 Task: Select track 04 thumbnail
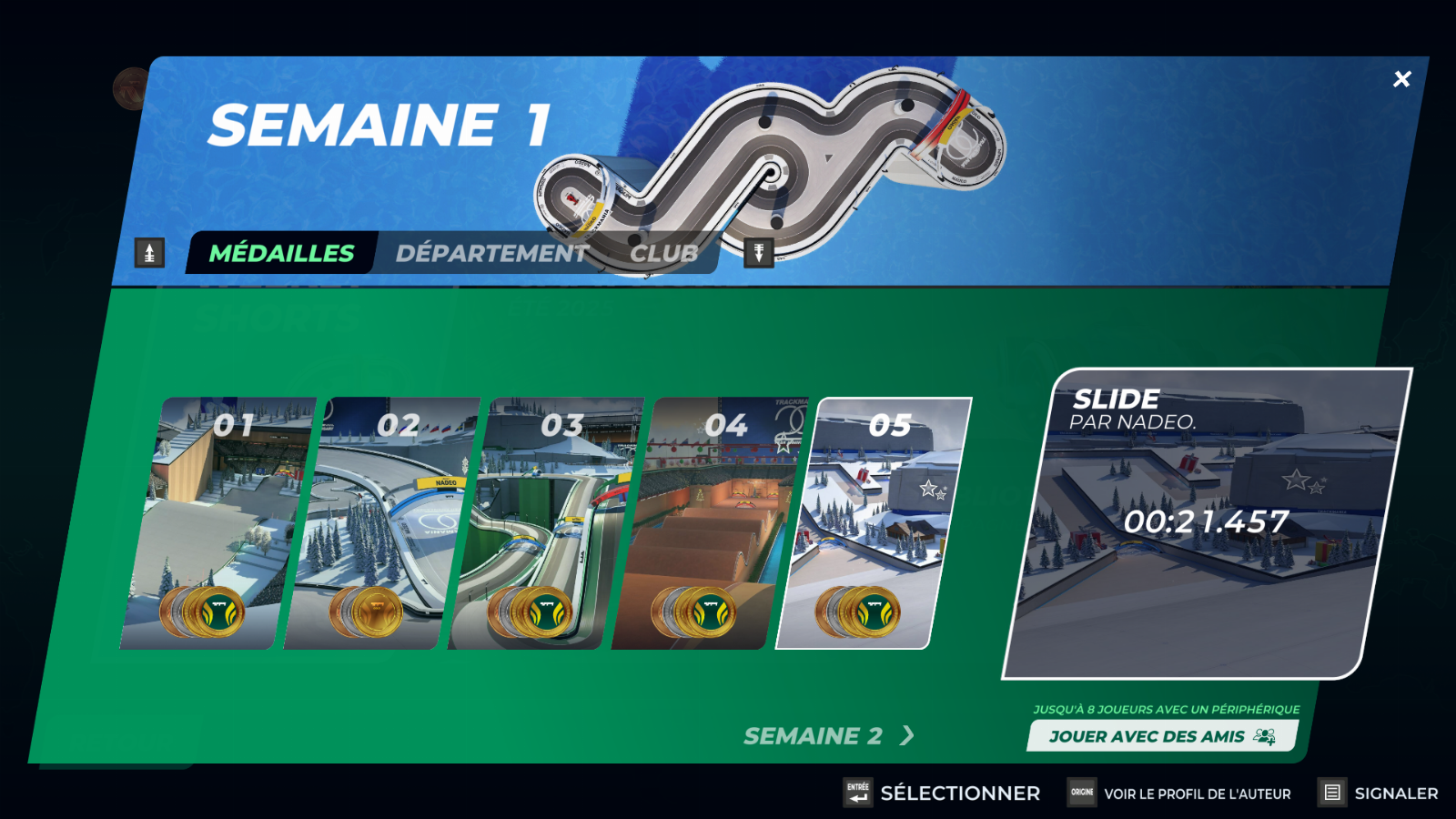coord(706,523)
